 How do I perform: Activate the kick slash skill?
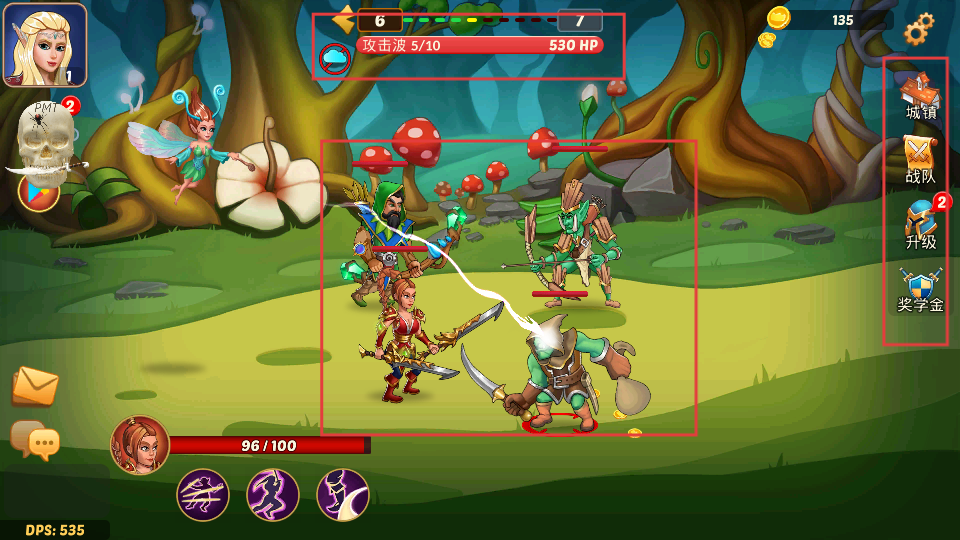click(x=343, y=495)
